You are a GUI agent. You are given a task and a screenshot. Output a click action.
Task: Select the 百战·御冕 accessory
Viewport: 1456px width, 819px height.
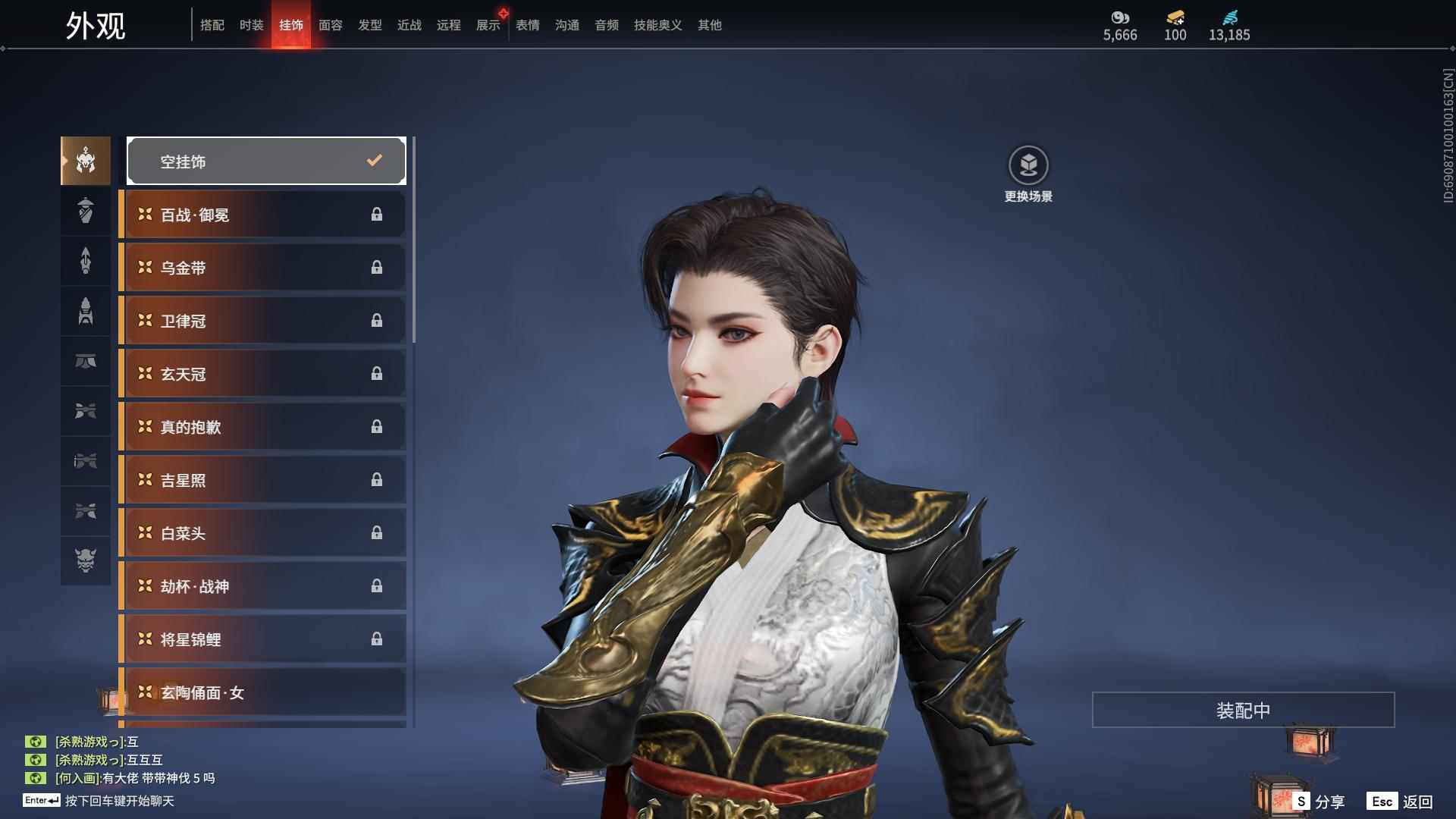click(x=263, y=215)
